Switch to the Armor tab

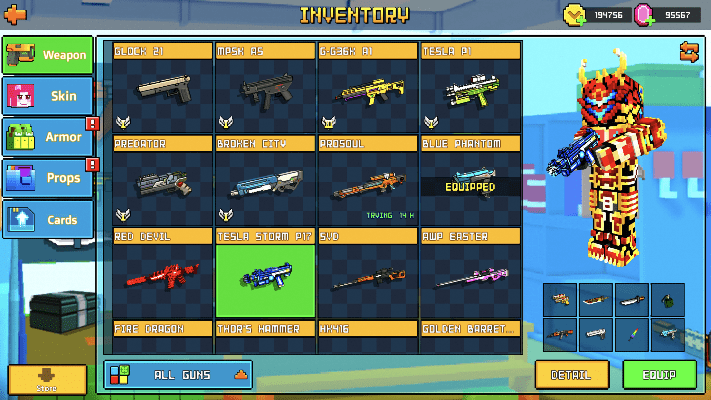pyautogui.click(x=48, y=136)
